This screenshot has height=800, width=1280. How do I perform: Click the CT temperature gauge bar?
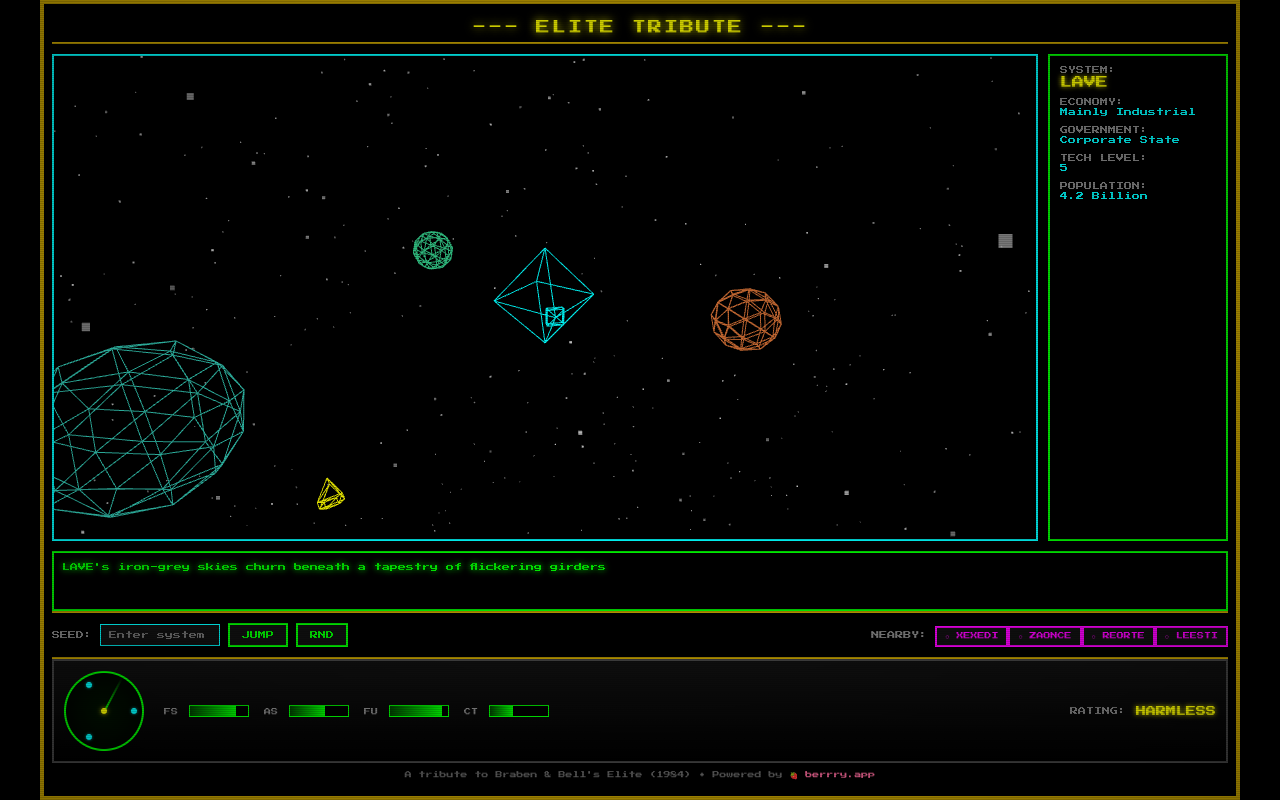tap(518, 711)
